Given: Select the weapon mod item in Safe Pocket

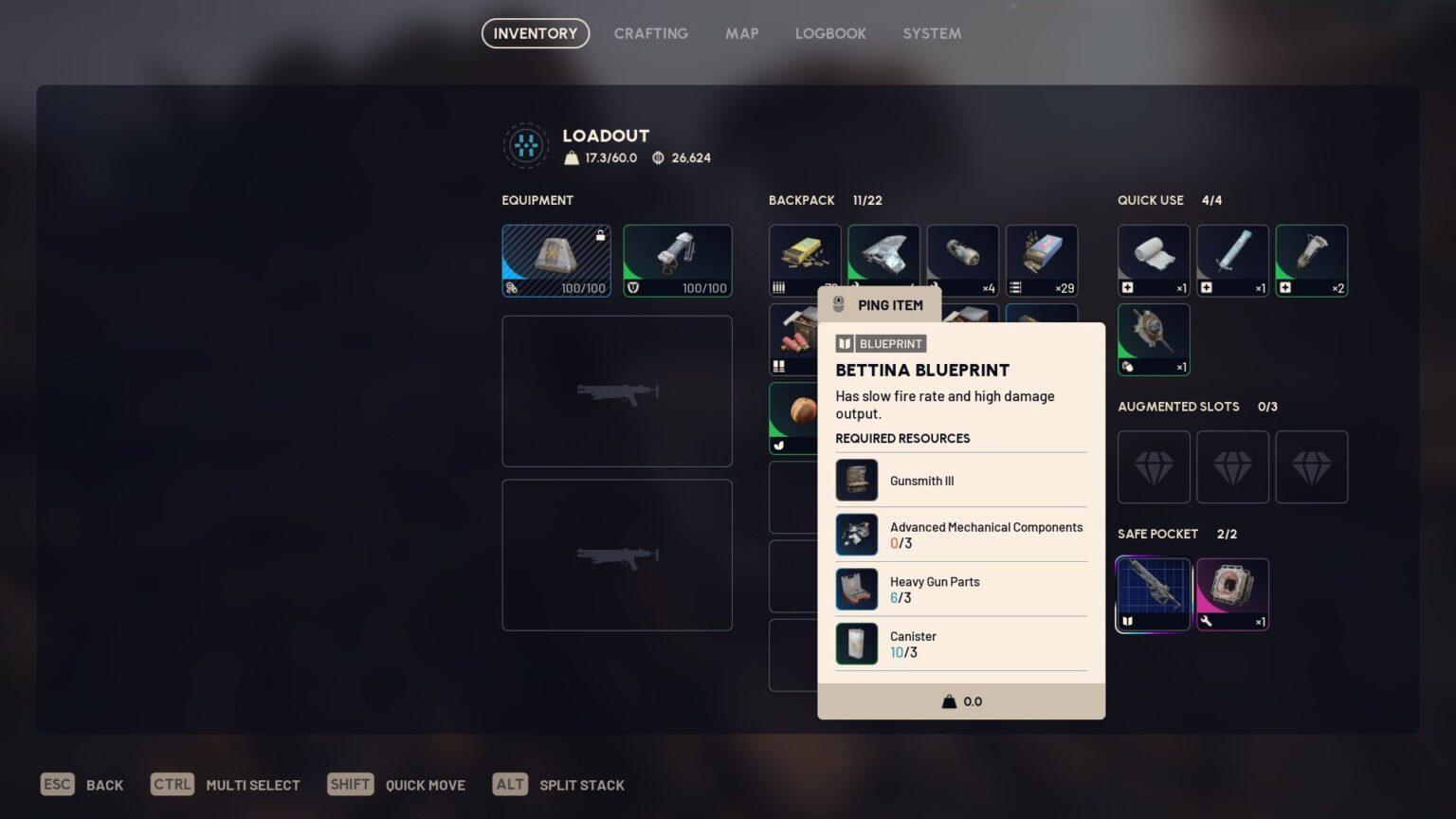Looking at the screenshot, I should [1232, 592].
